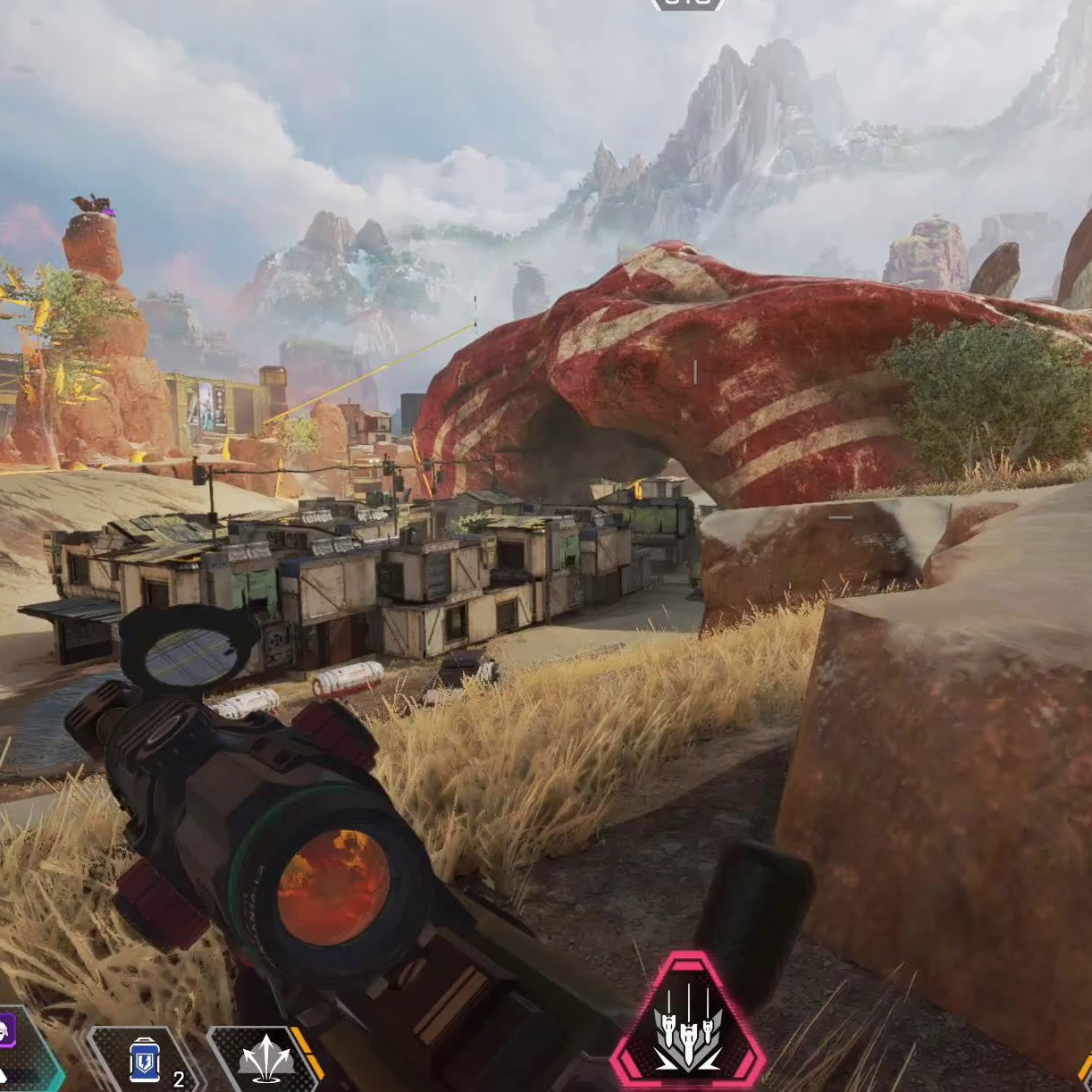
Task: Trigger the tactical ability with upward arrows
Action: (x=265, y=1061)
